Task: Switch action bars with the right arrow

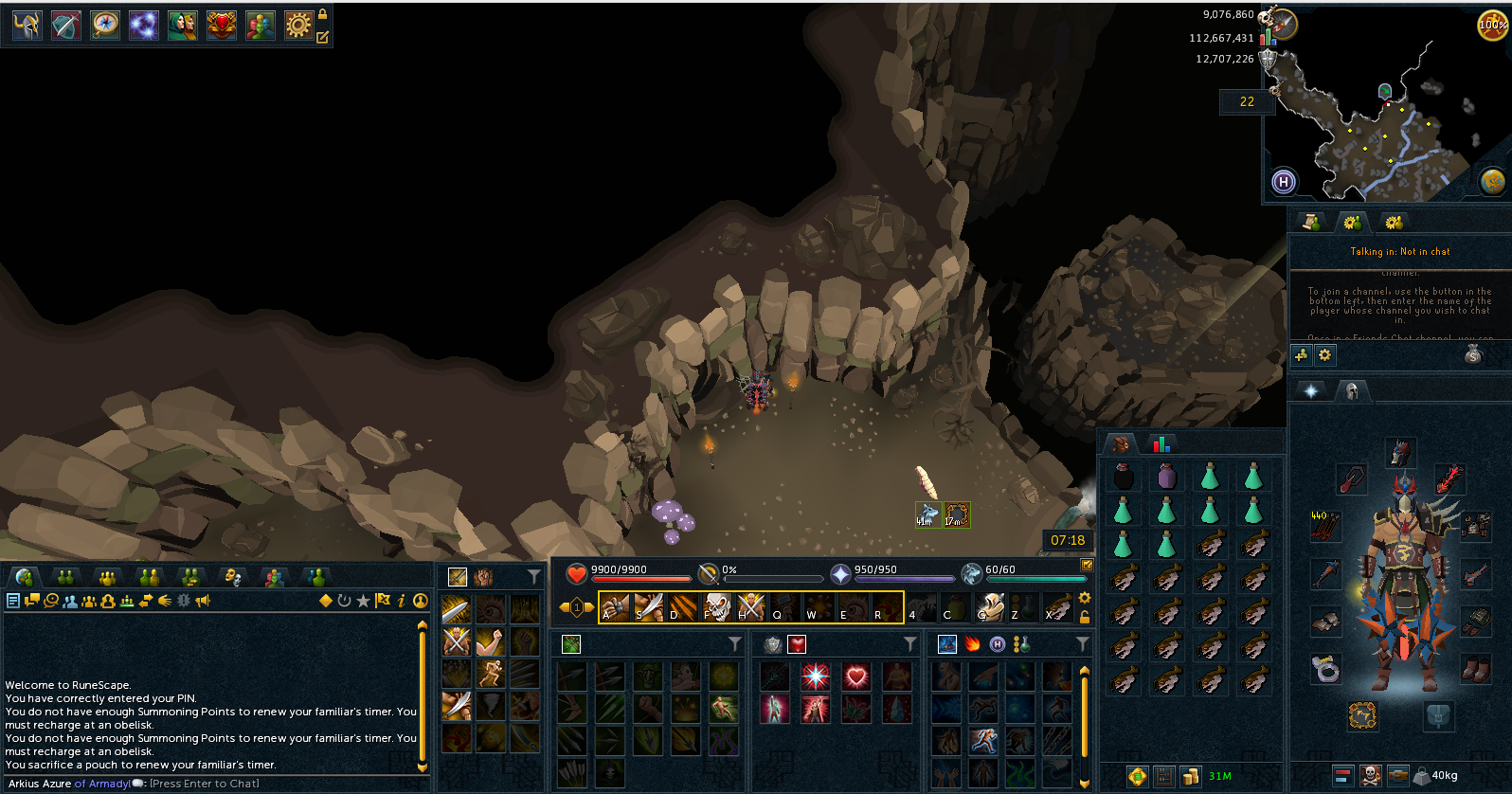Action: tap(591, 607)
